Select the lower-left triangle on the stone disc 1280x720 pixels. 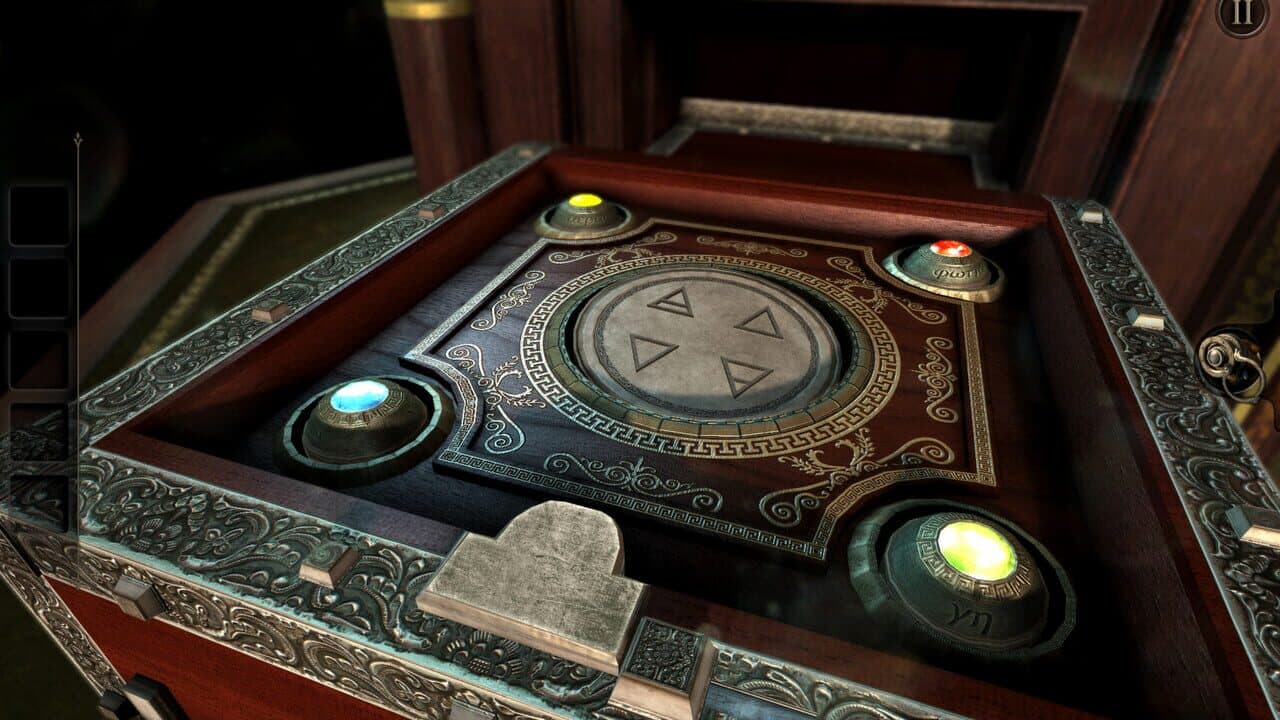[x=652, y=352]
